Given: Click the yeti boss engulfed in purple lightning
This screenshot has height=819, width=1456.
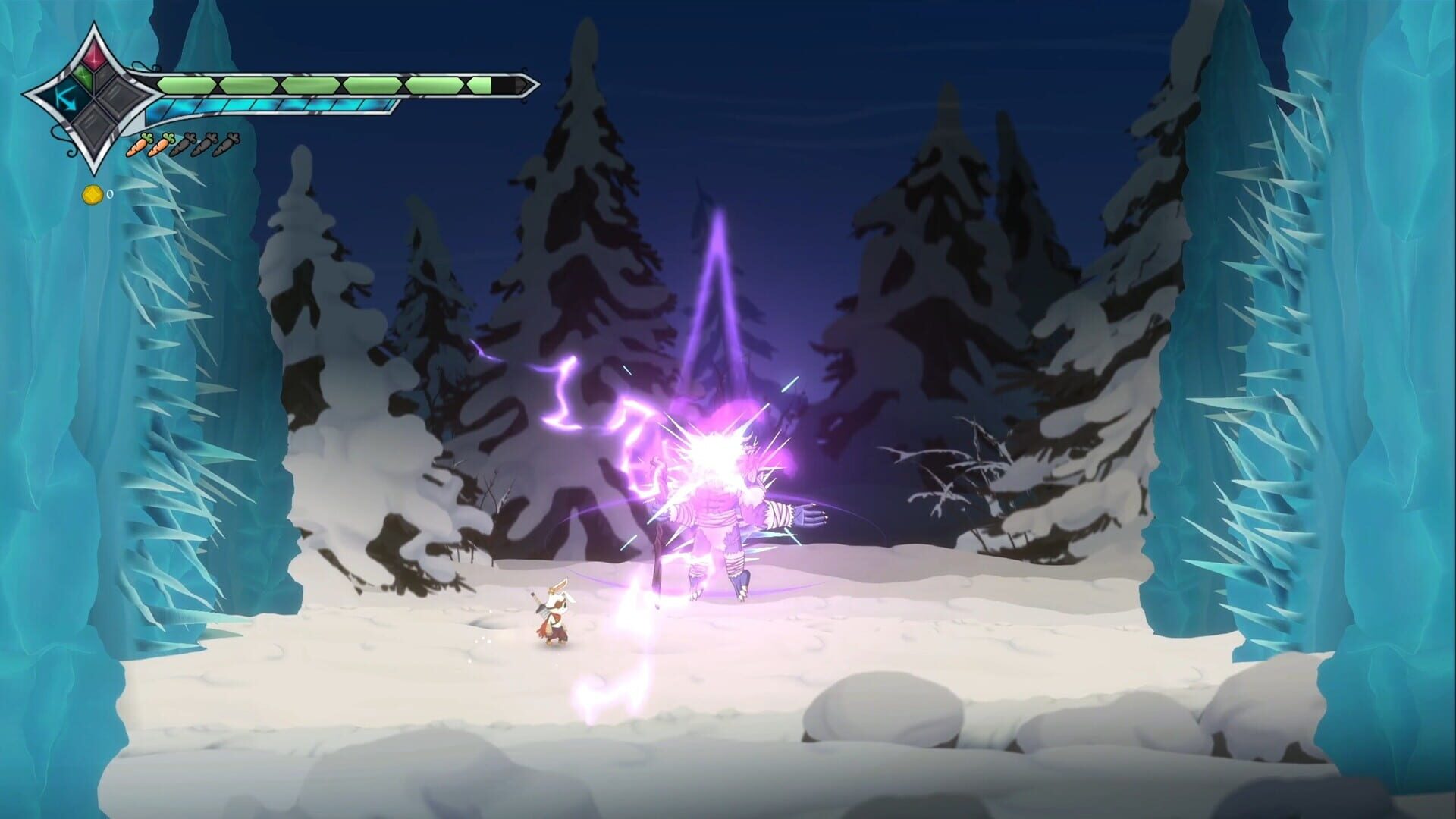Looking at the screenshot, I should [x=717, y=500].
